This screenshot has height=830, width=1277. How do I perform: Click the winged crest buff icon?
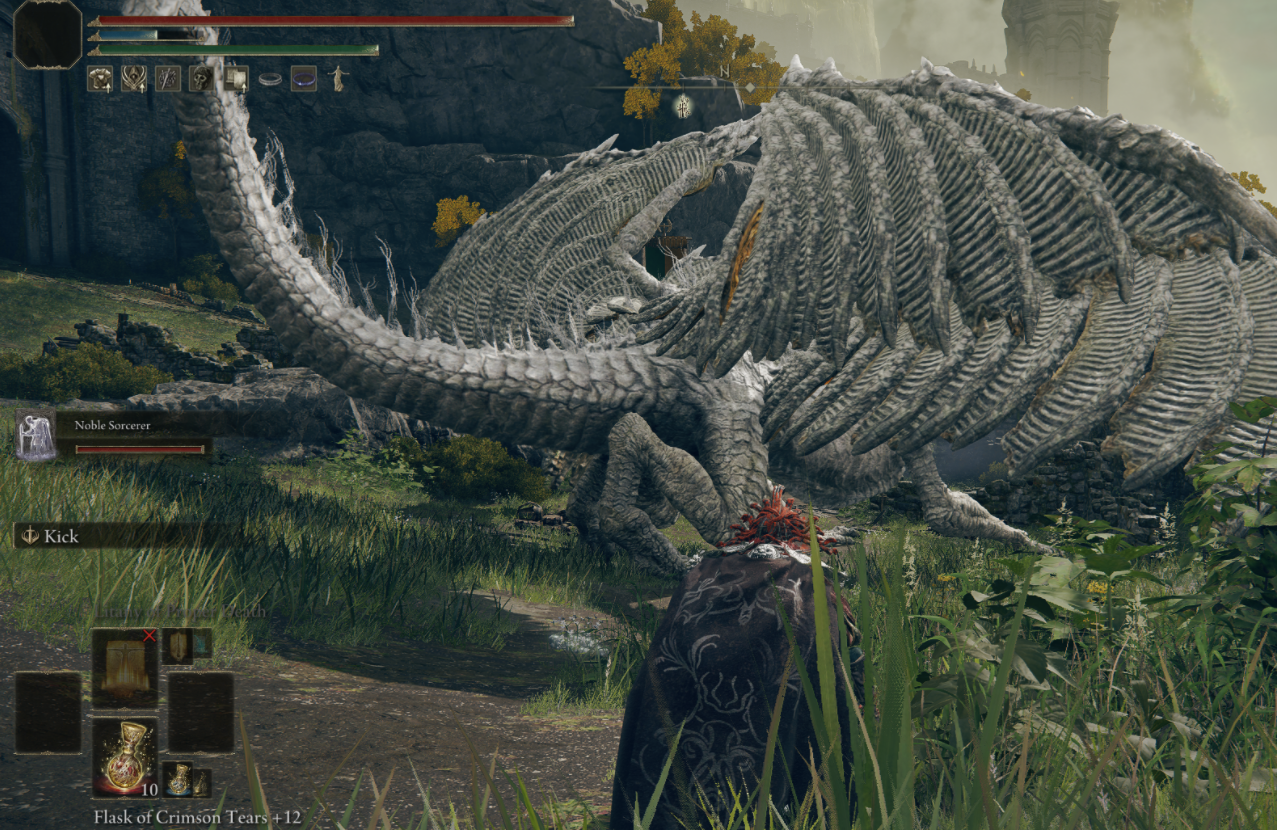(134, 78)
